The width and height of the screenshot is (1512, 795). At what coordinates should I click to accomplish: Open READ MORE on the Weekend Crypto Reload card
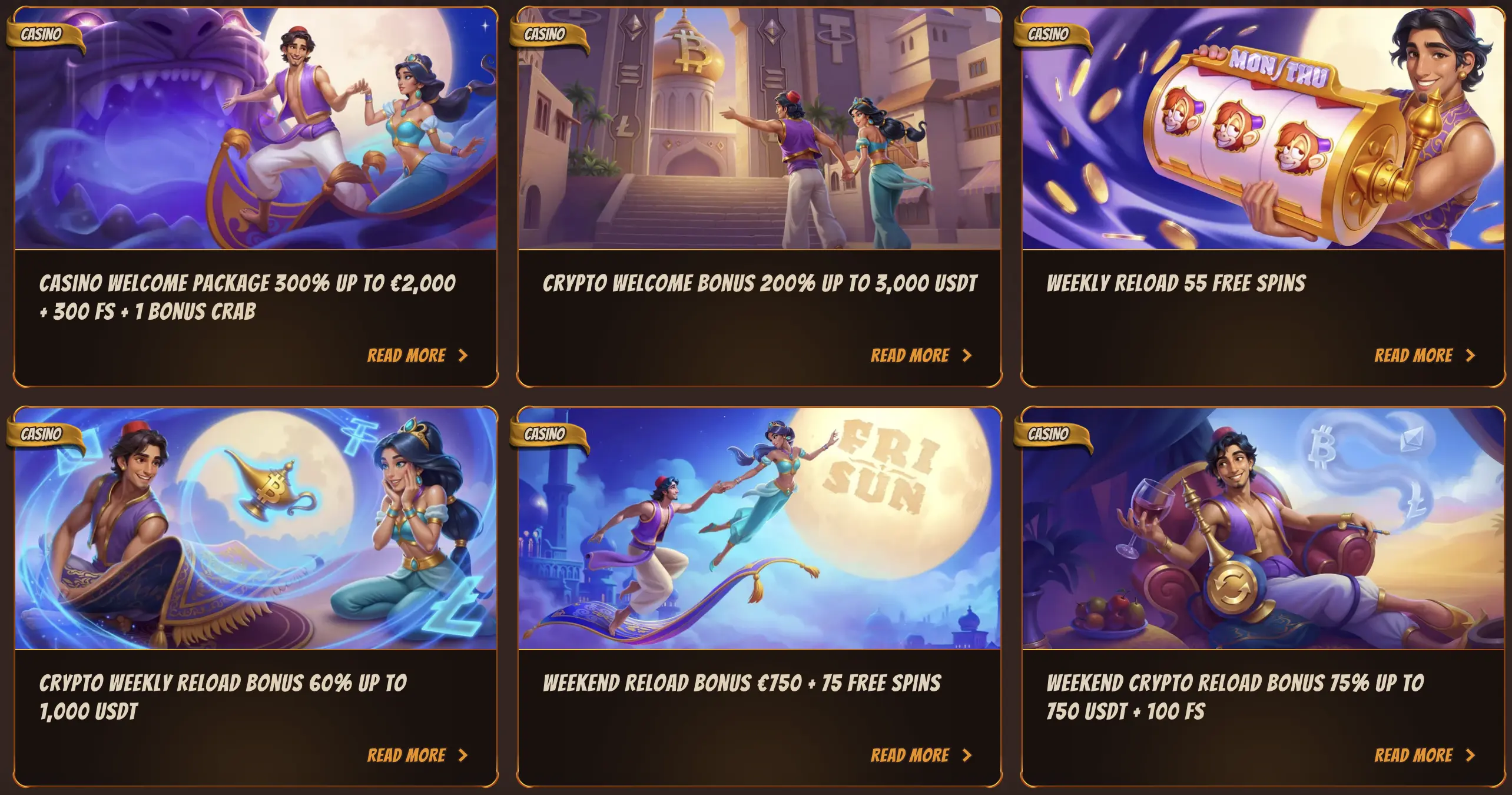[1414, 756]
